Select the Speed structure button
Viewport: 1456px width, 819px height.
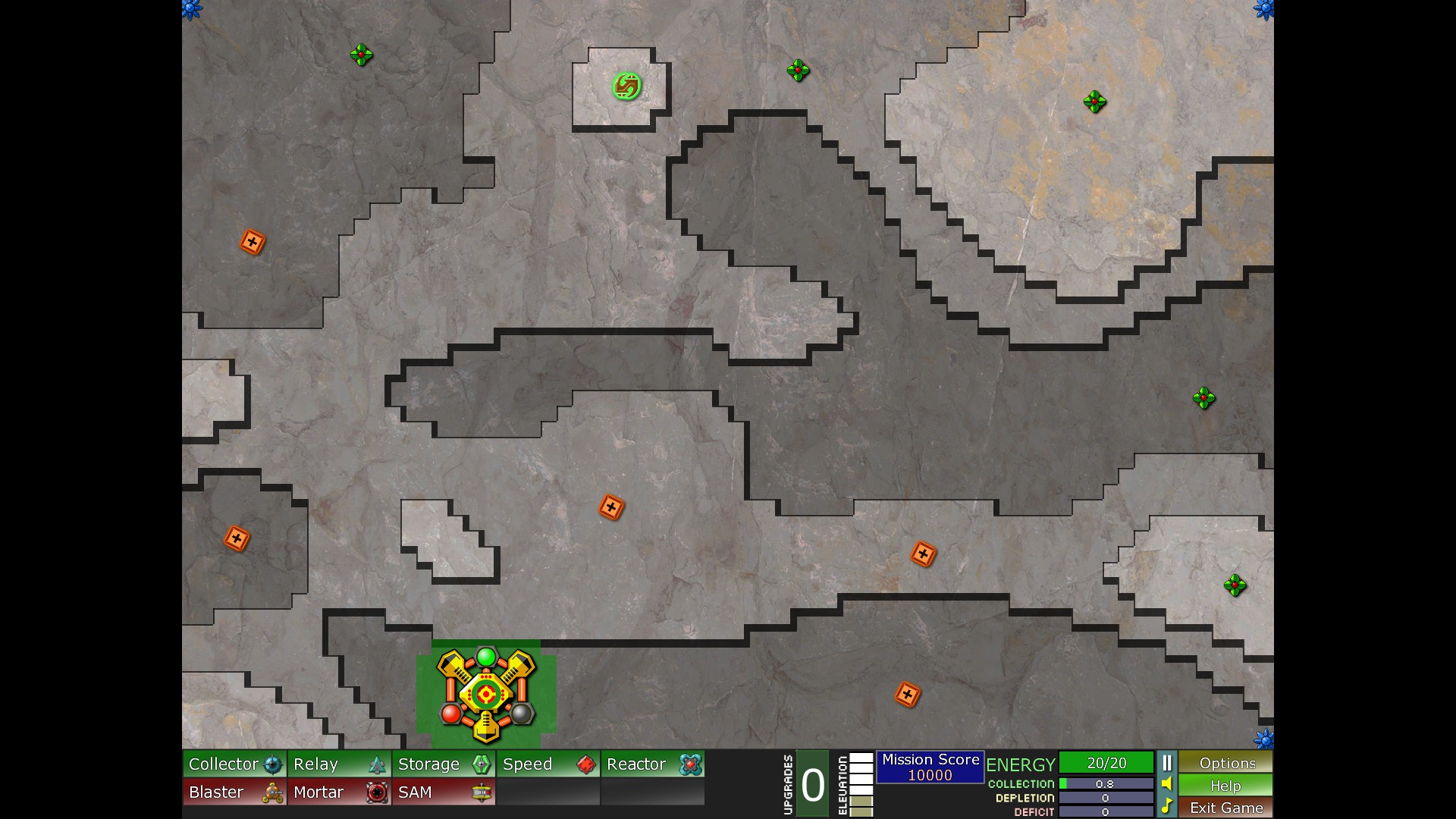pyautogui.click(x=548, y=764)
